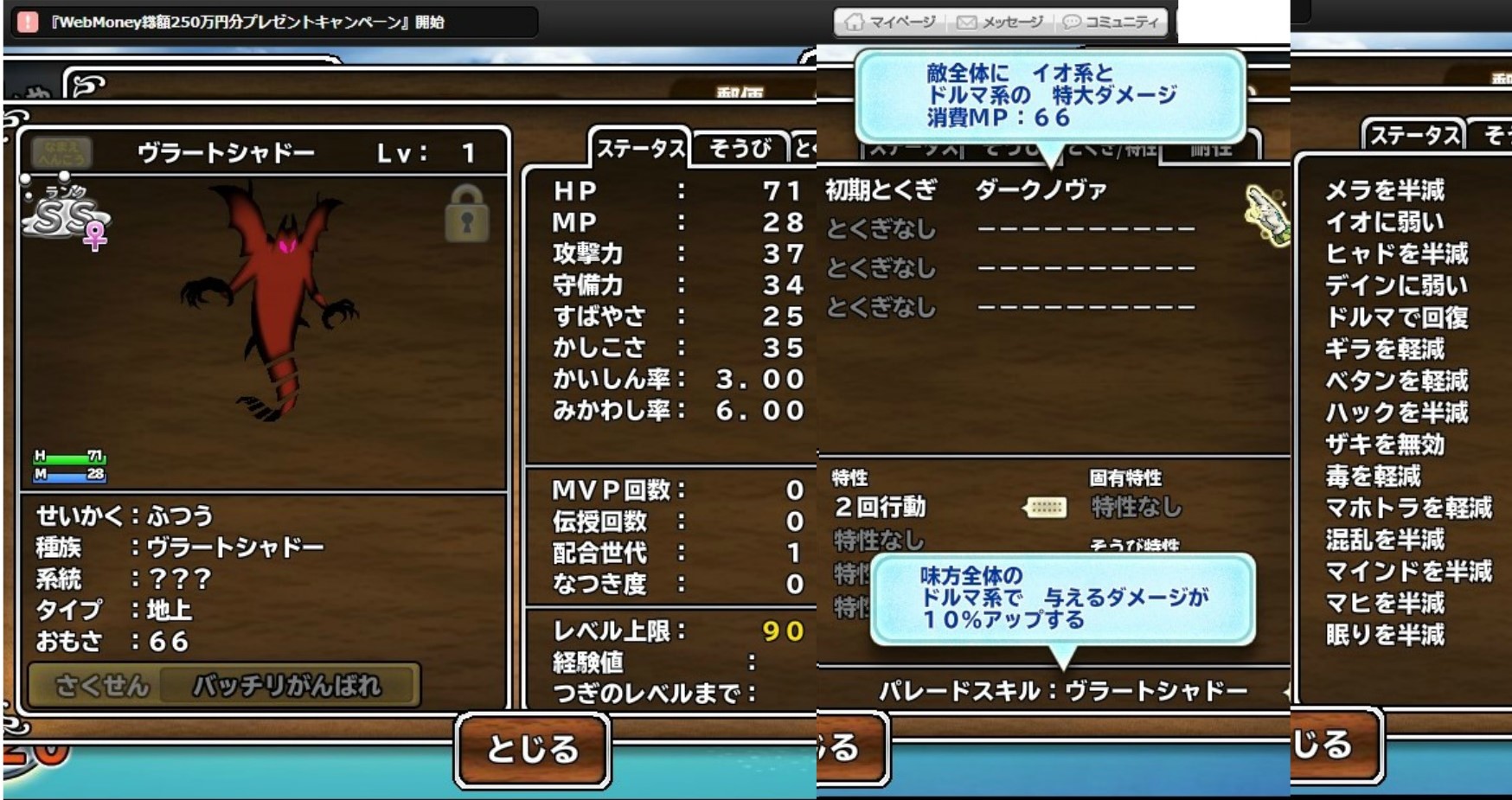Go to the コミュニティ page

point(1111,22)
